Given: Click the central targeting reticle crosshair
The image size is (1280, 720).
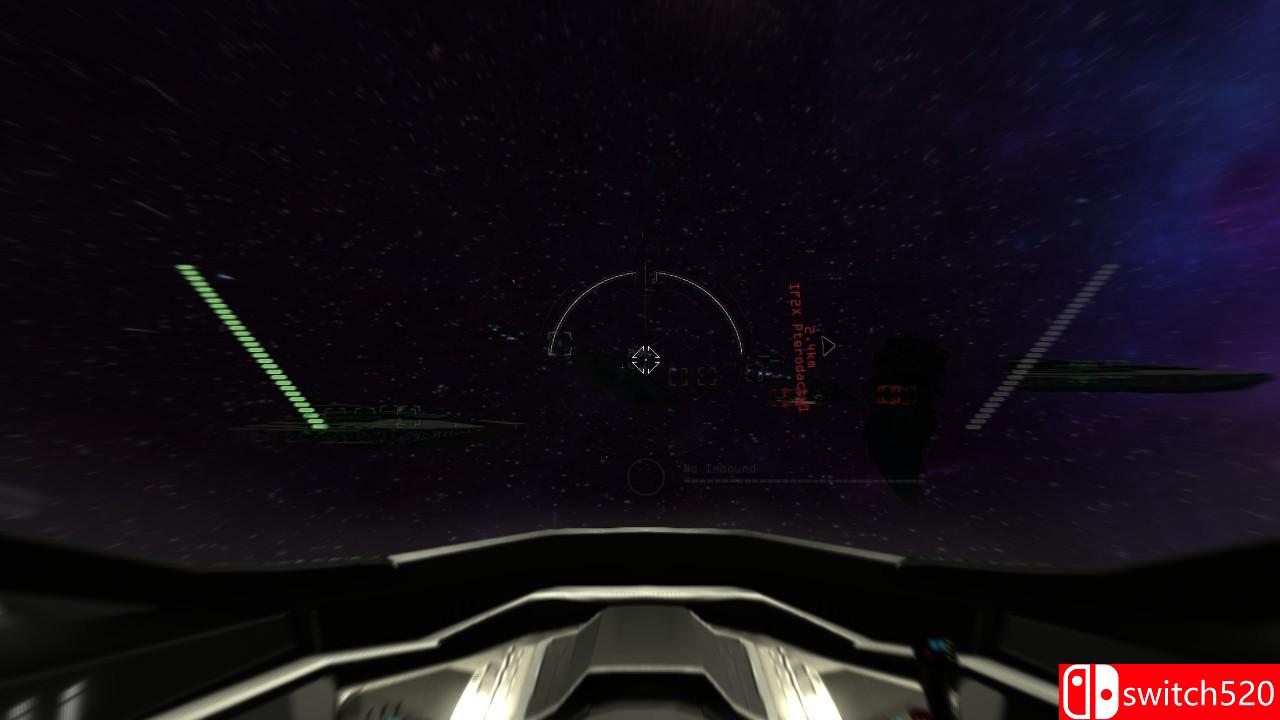Looking at the screenshot, I should click(x=647, y=359).
